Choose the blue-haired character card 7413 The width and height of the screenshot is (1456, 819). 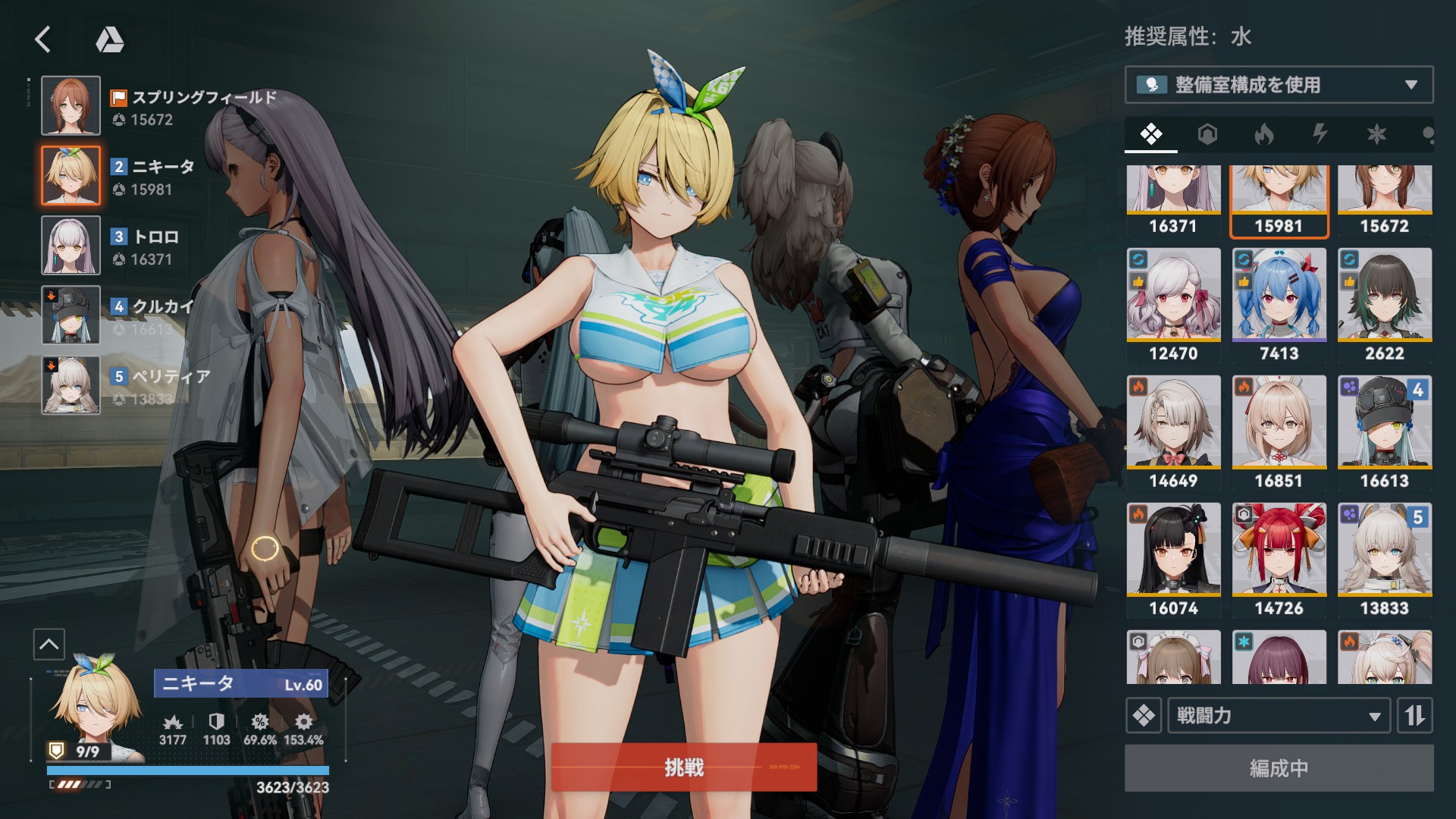pos(1279,305)
